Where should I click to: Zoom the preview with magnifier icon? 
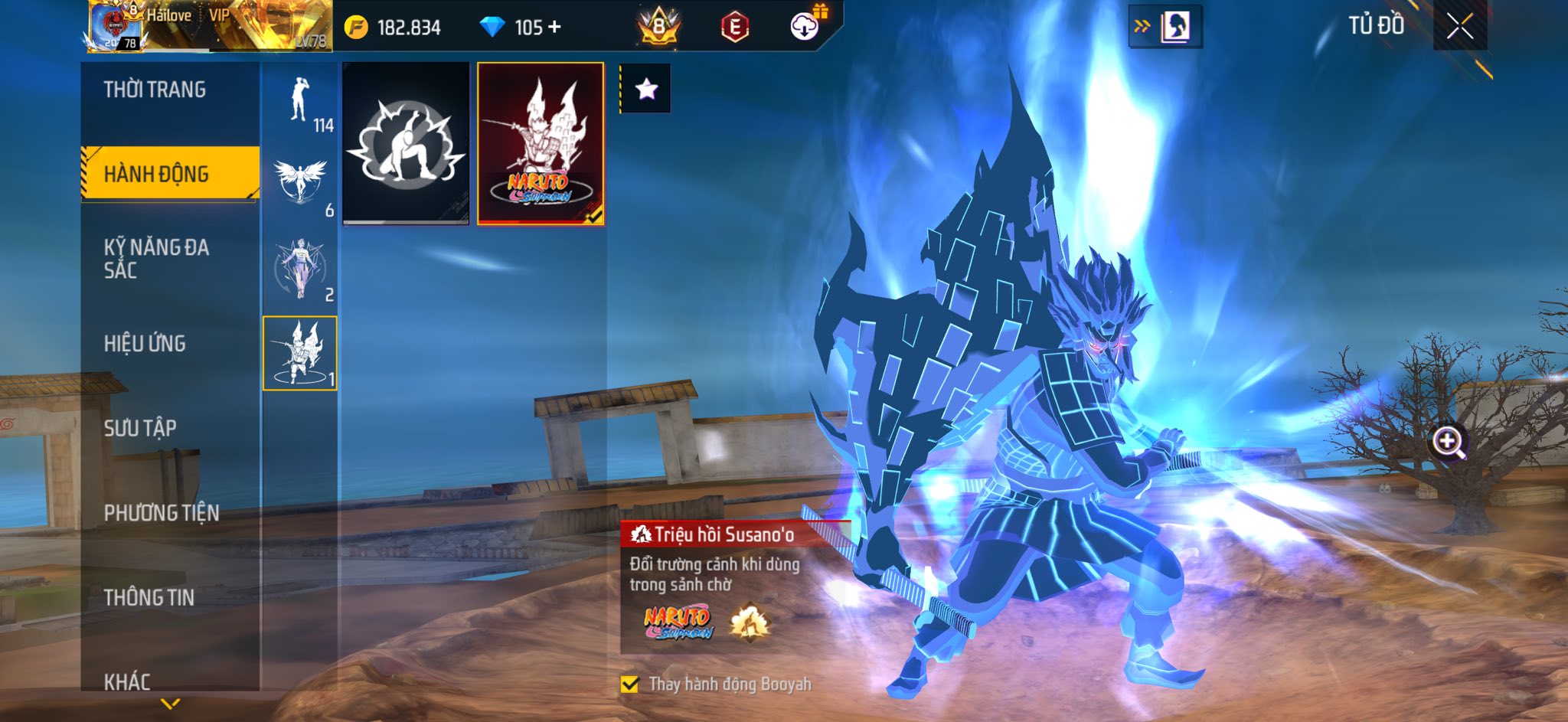coord(1448,442)
